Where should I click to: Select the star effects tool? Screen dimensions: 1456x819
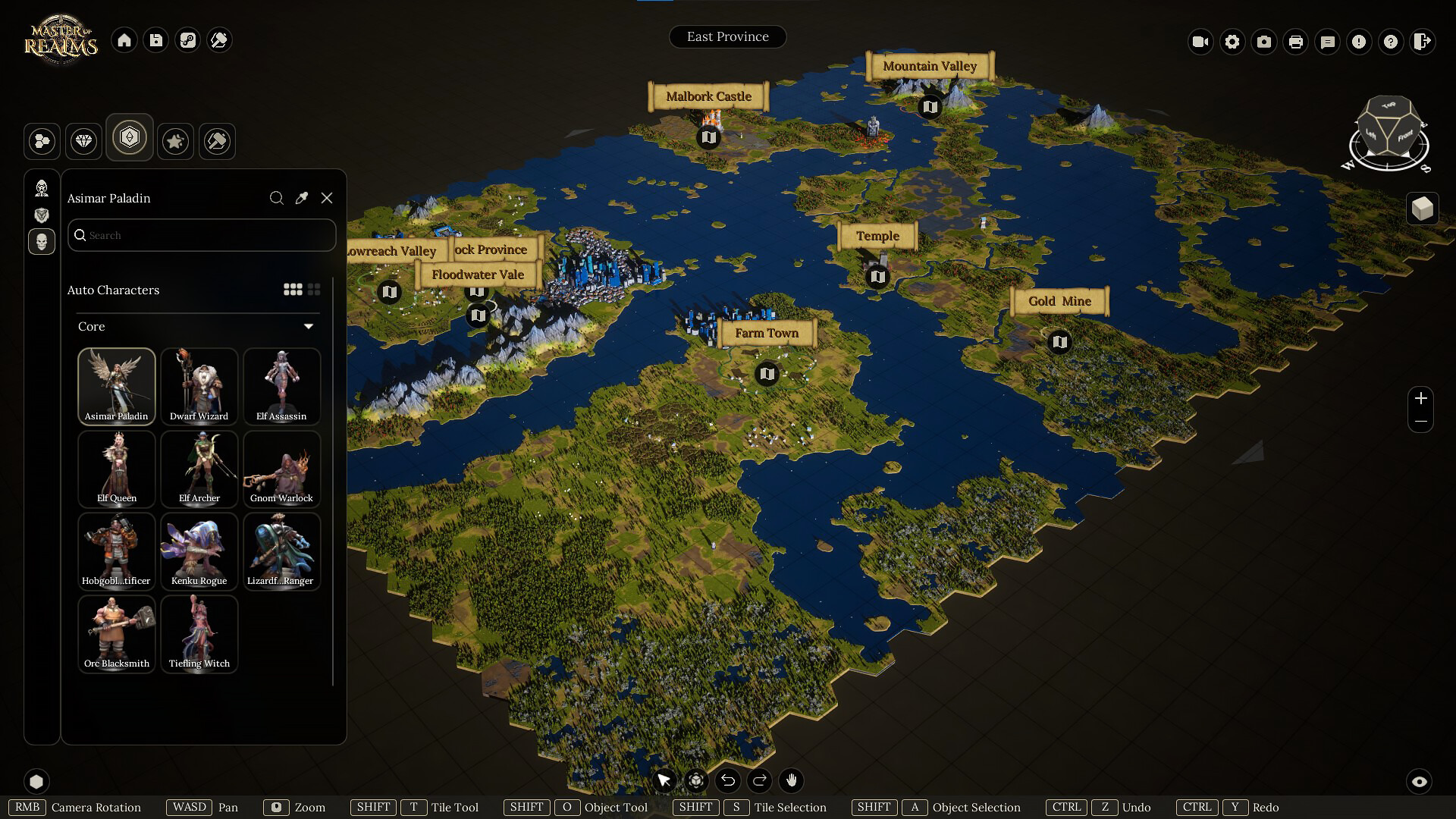point(175,141)
